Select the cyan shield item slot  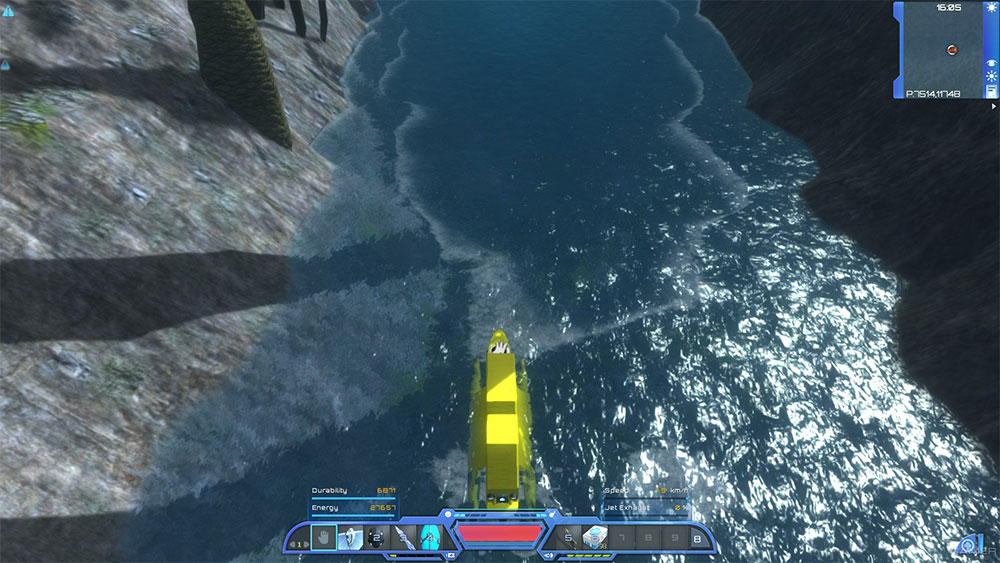429,538
